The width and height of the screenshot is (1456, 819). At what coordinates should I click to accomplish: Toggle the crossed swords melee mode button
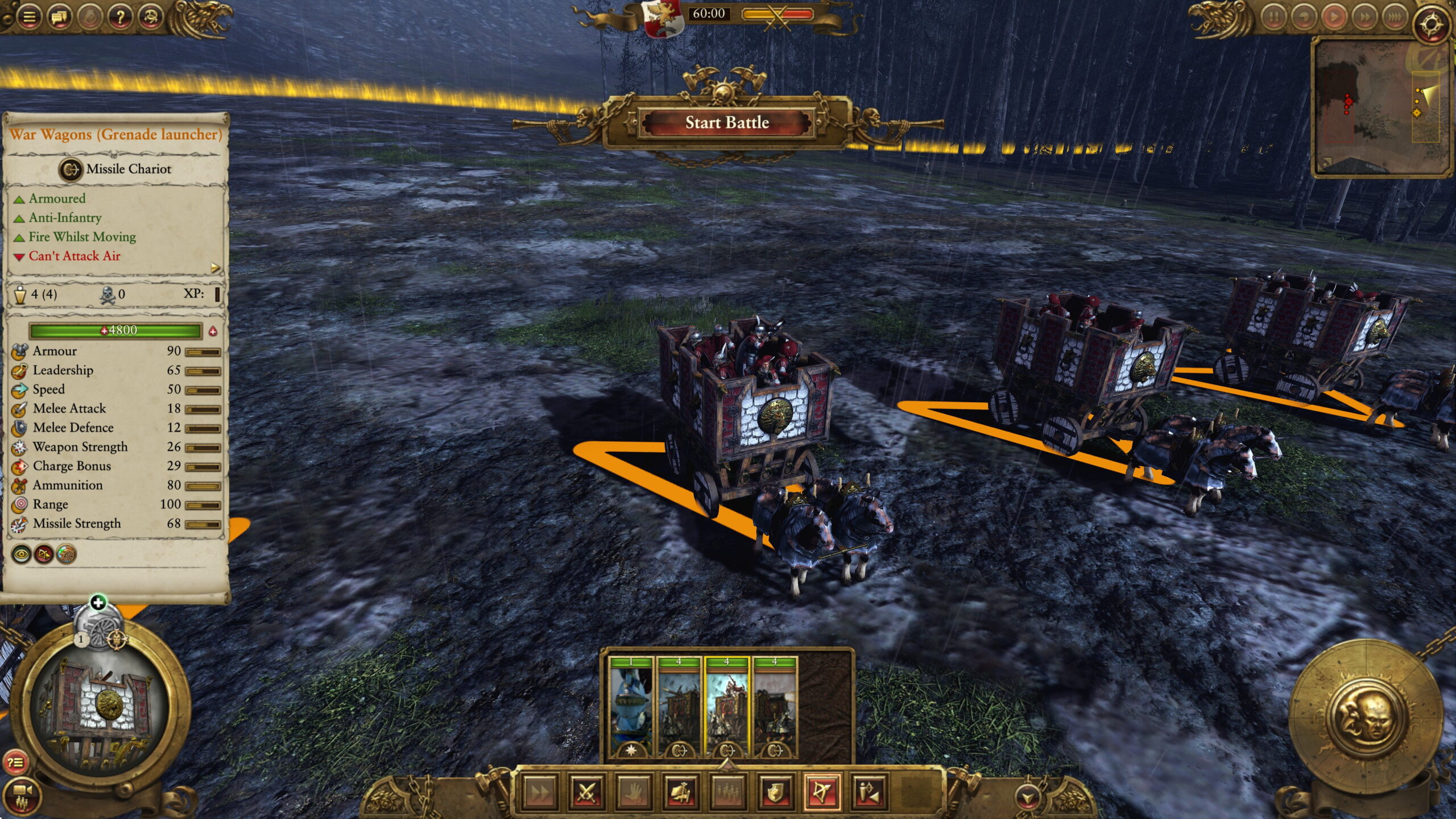point(586,791)
